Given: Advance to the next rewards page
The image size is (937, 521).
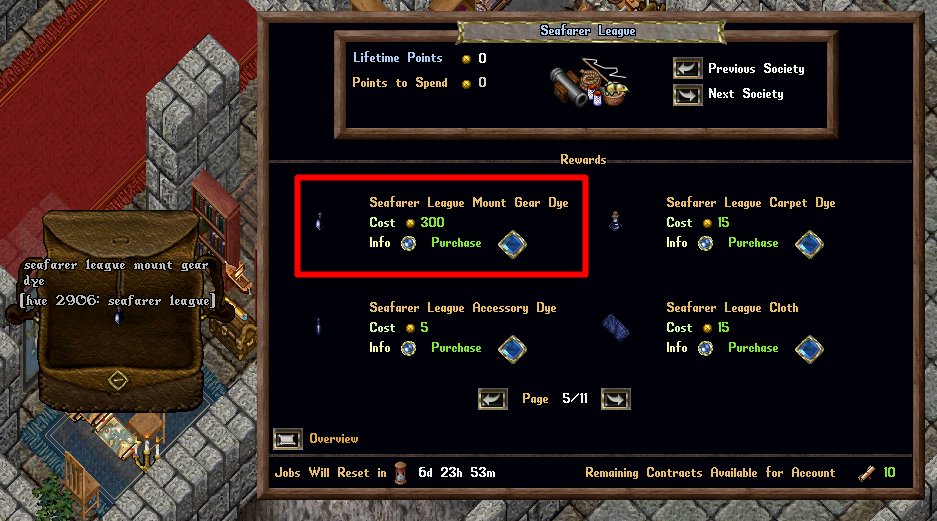Looking at the screenshot, I should [x=615, y=399].
